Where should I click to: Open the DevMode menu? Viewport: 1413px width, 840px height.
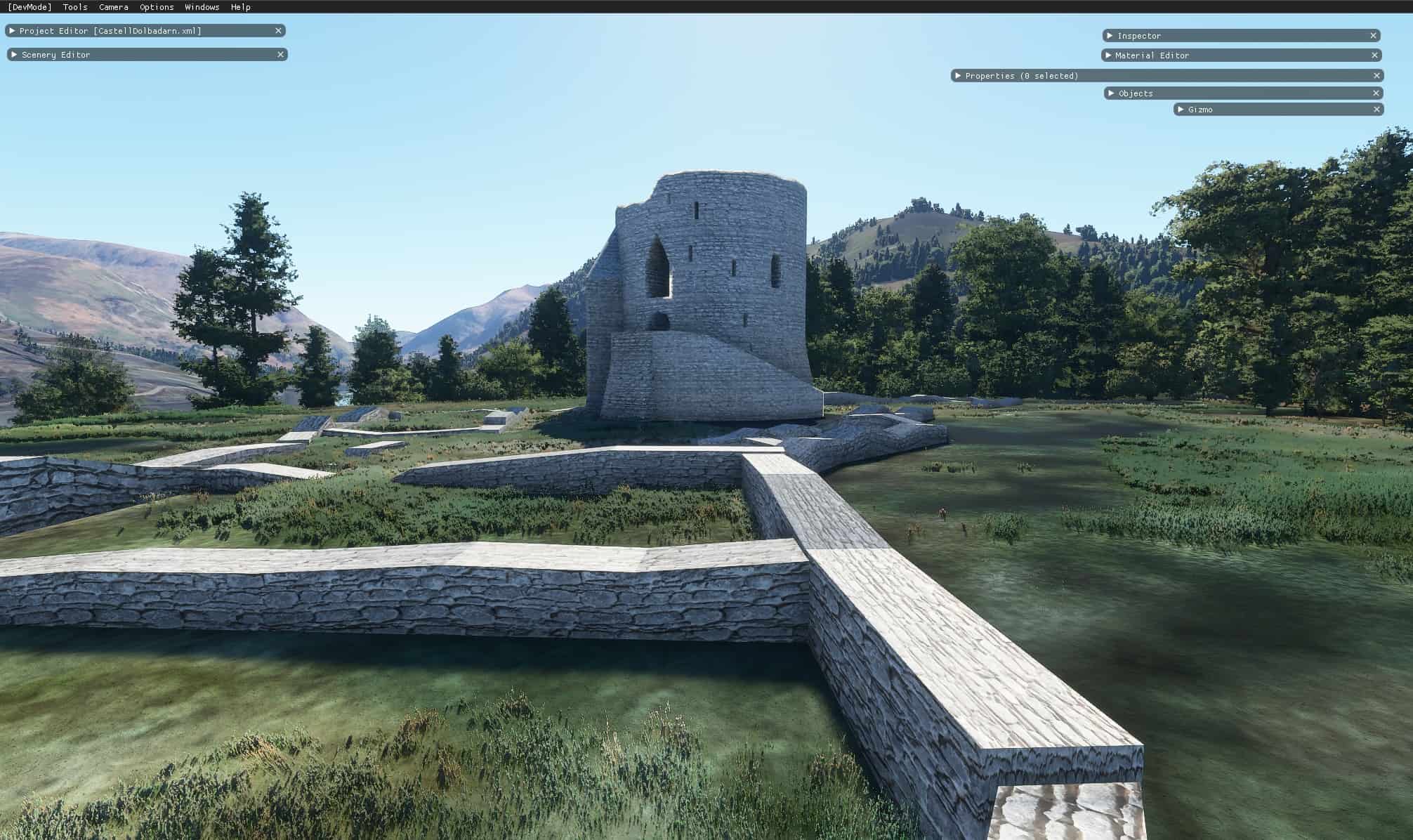29,7
